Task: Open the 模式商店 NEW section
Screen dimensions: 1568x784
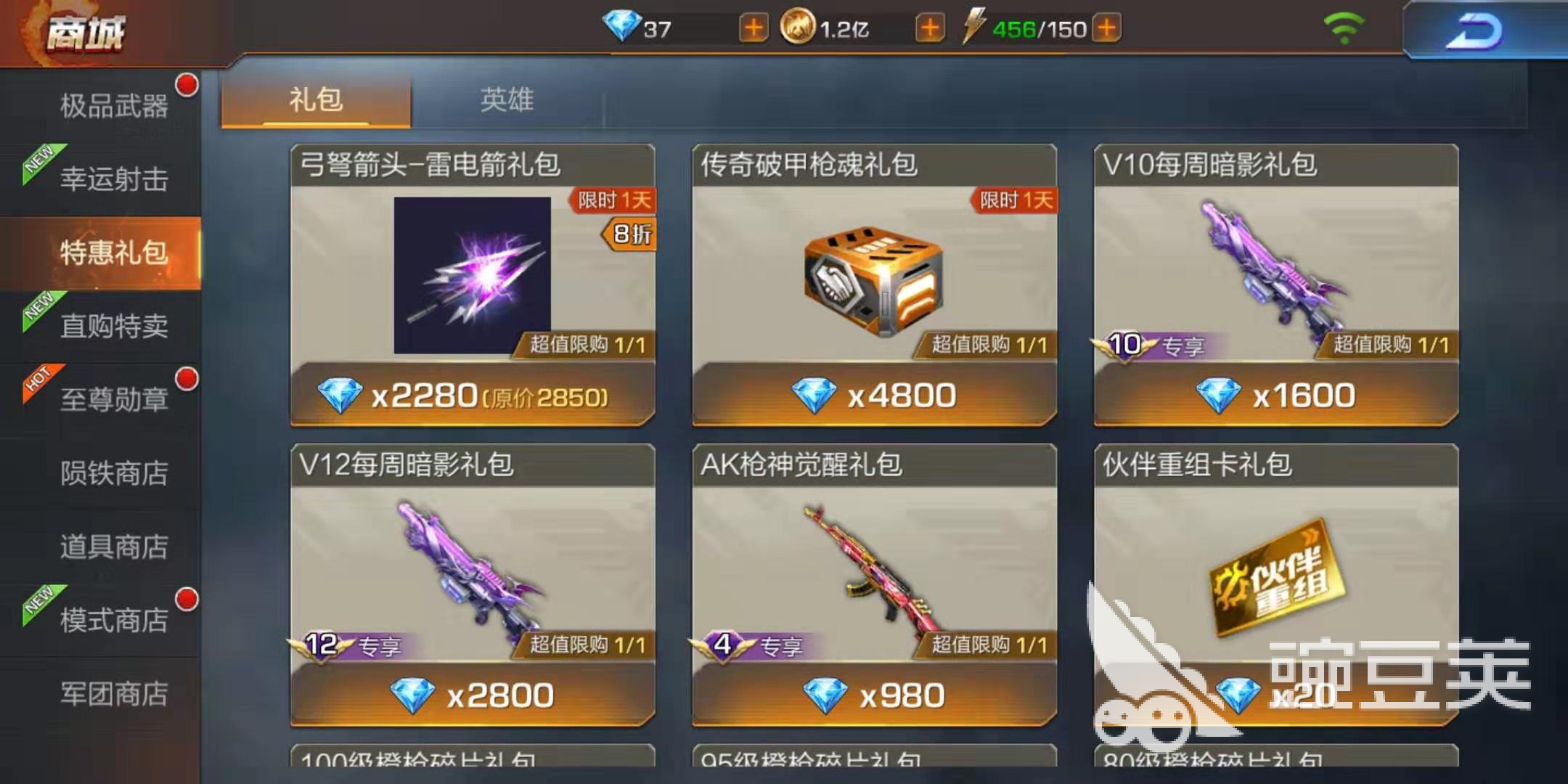Action: tap(116, 621)
